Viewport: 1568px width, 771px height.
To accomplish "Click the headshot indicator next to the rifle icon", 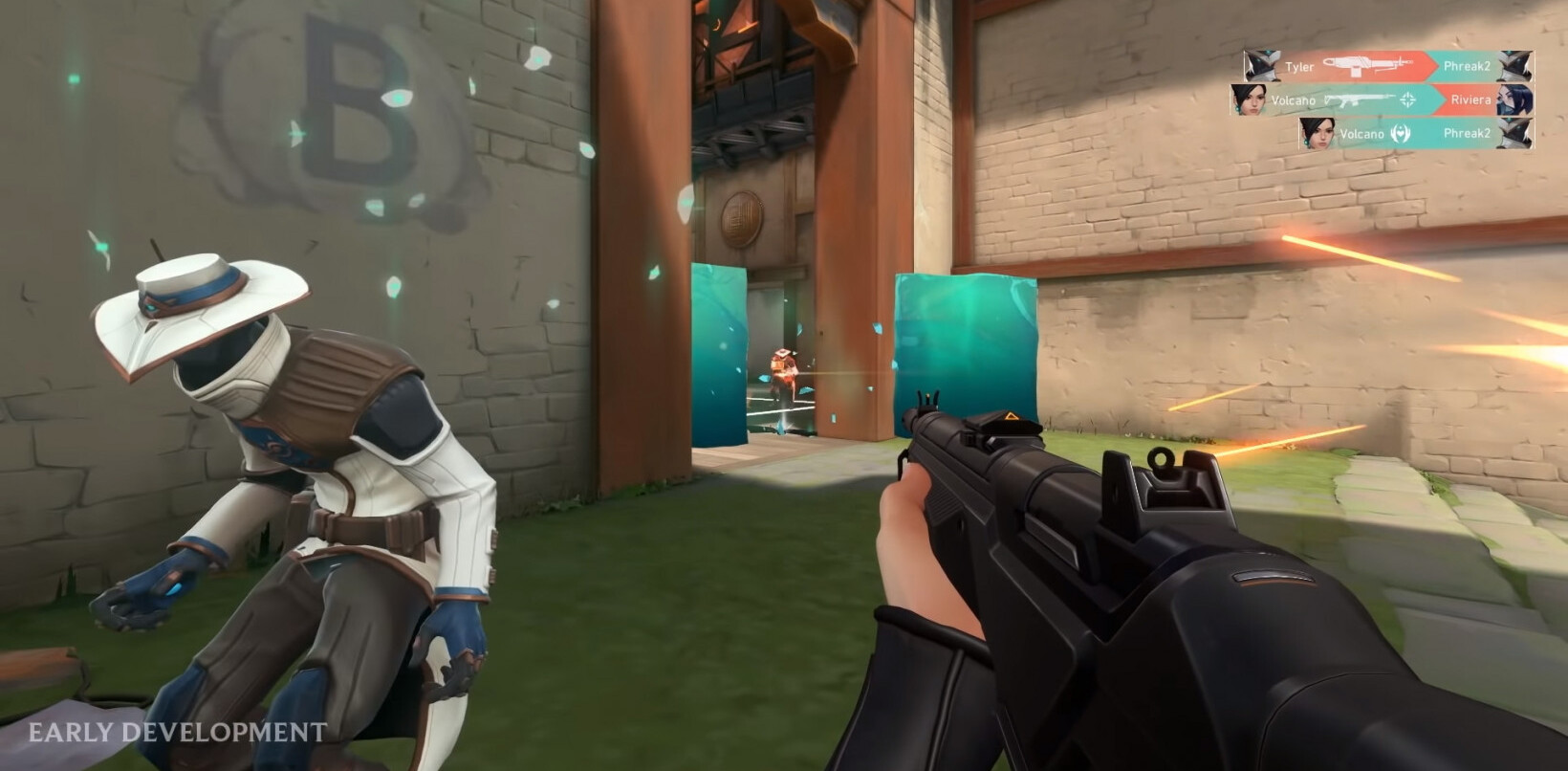I will pyautogui.click(x=1408, y=99).
